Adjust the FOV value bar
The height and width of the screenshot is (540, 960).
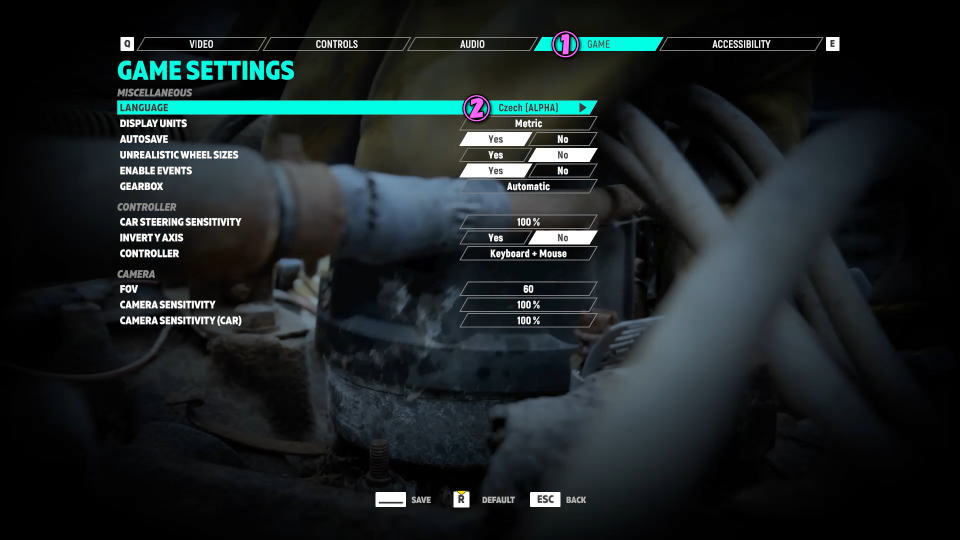click(528, 289)
